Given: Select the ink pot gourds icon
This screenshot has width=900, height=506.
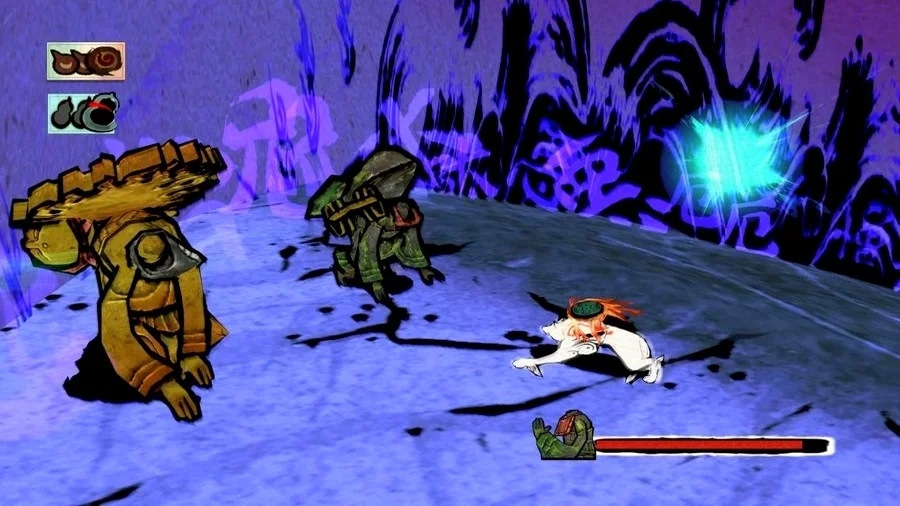Looking at the screenshot, I should pos(82,113).
